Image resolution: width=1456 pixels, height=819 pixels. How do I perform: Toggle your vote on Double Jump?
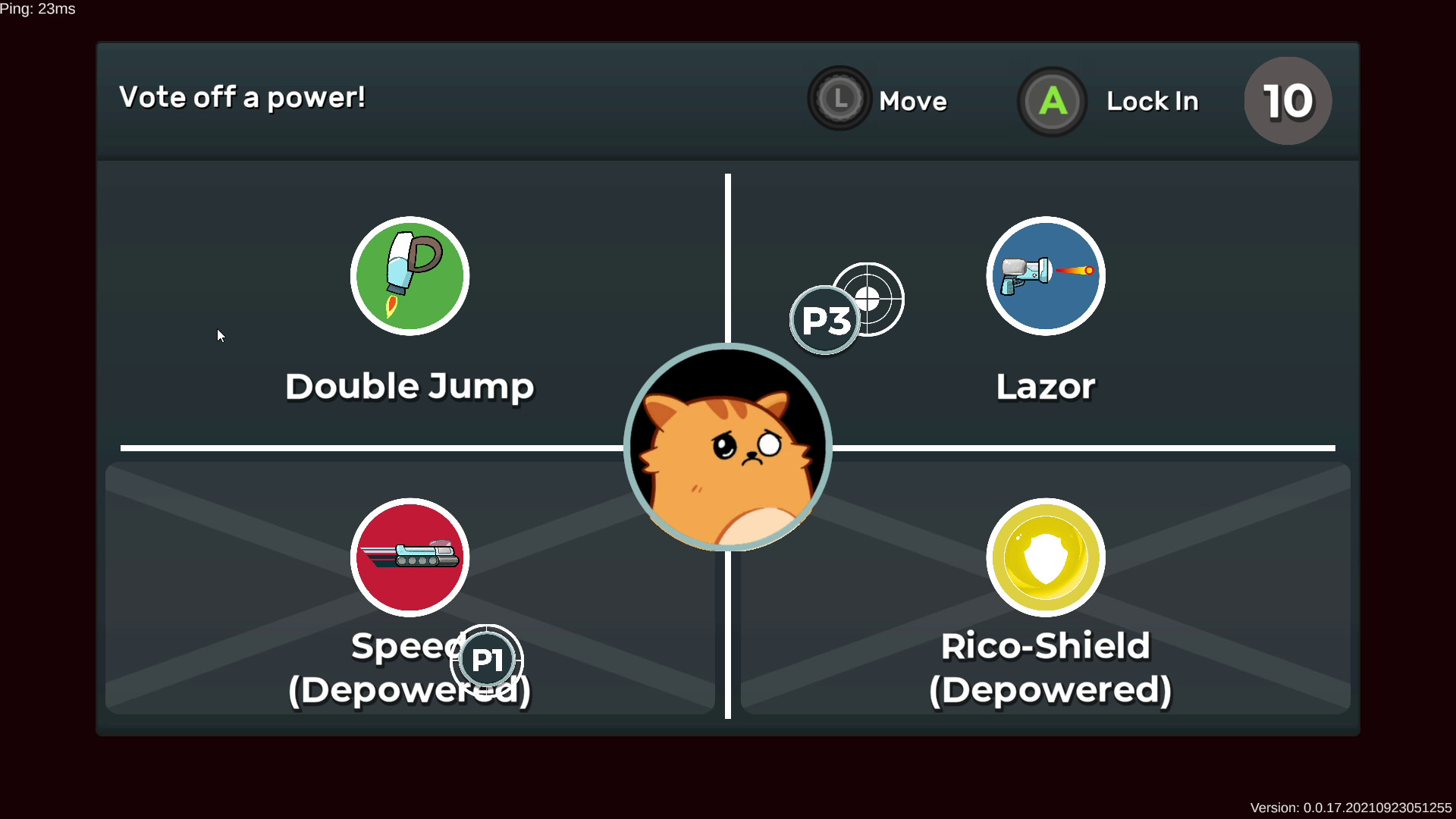(409, 303)
